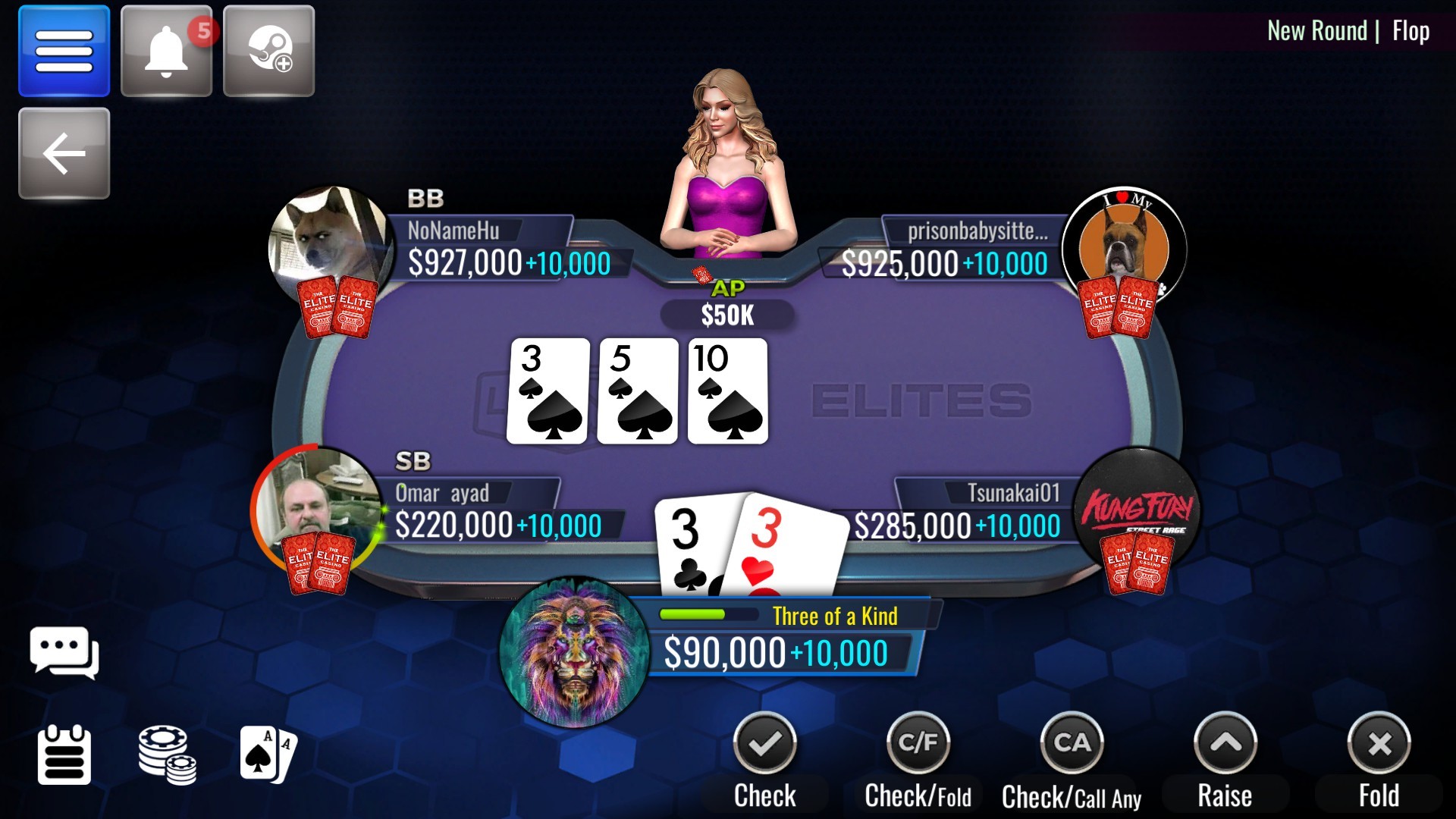Open the buy chips icon
This screenshot has width=1456, height=819.
click(x=167, y=755)
